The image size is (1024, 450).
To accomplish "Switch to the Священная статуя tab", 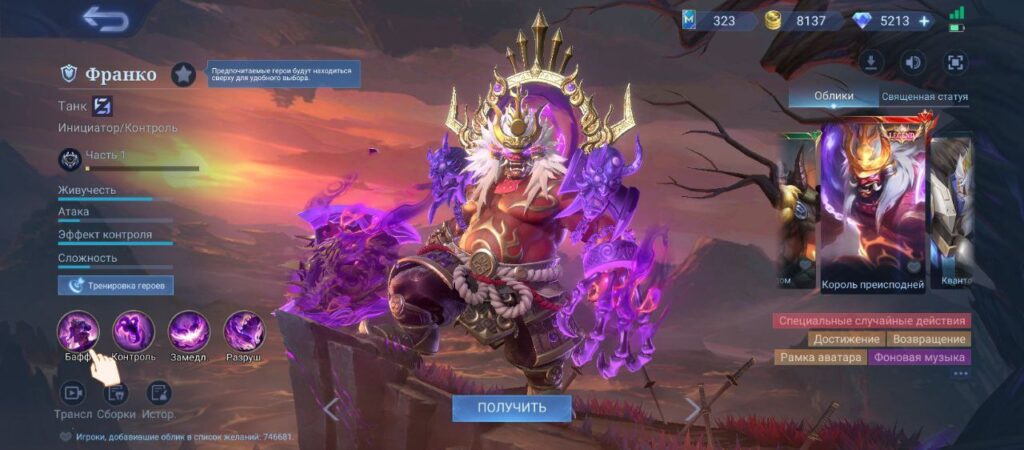I will click(x=924, y=97).
